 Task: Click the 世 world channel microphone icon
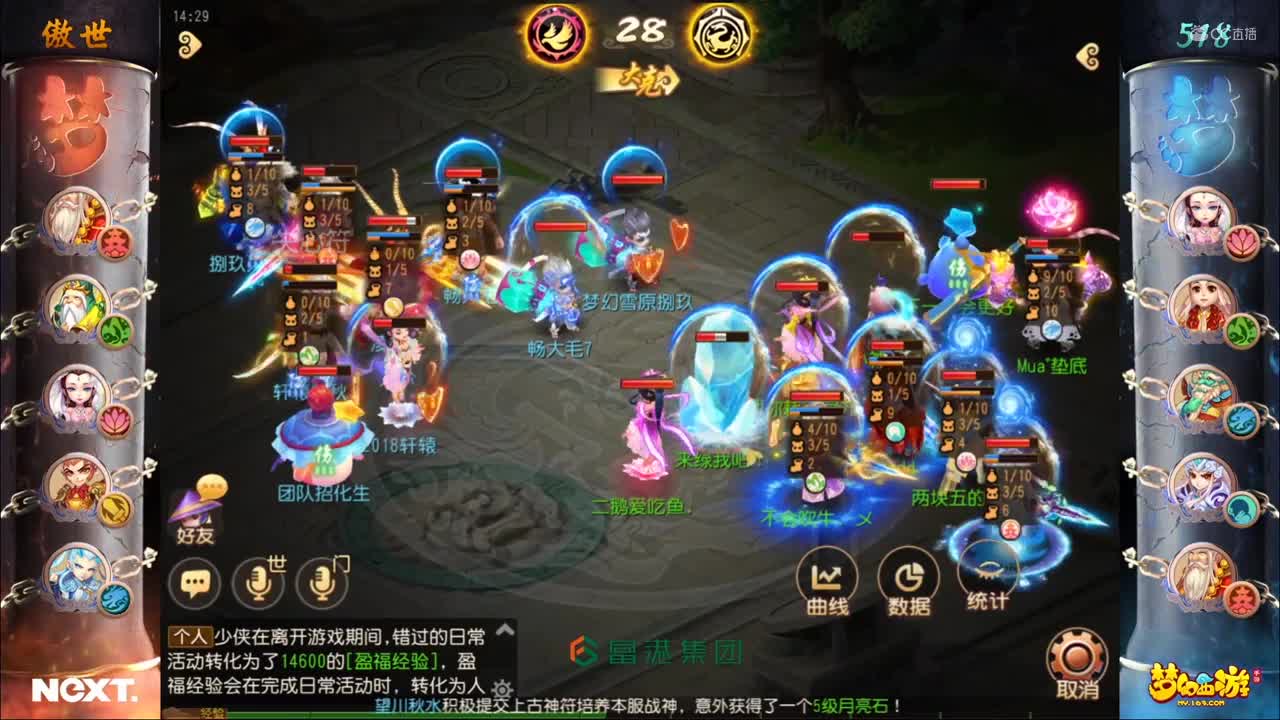258,582
